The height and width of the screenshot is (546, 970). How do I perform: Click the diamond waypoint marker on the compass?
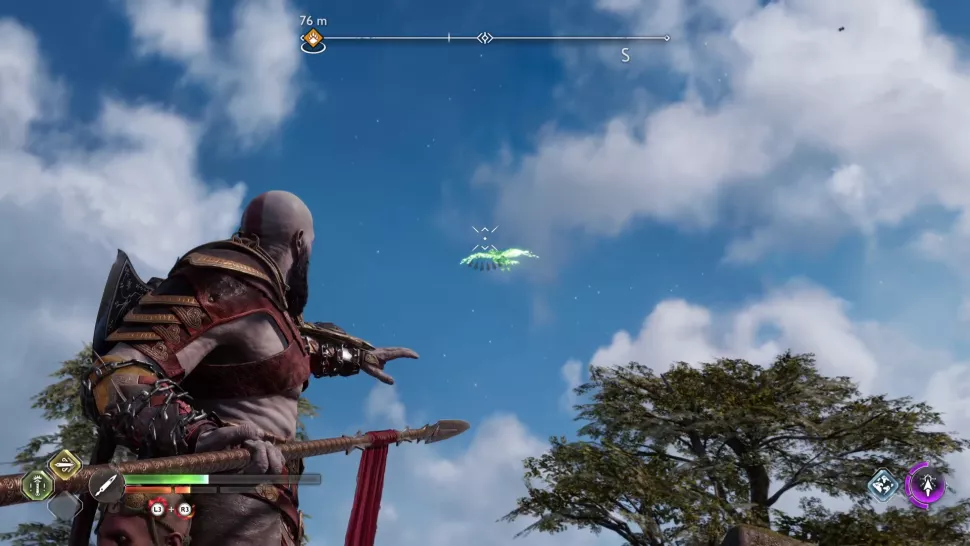(485, 38)
